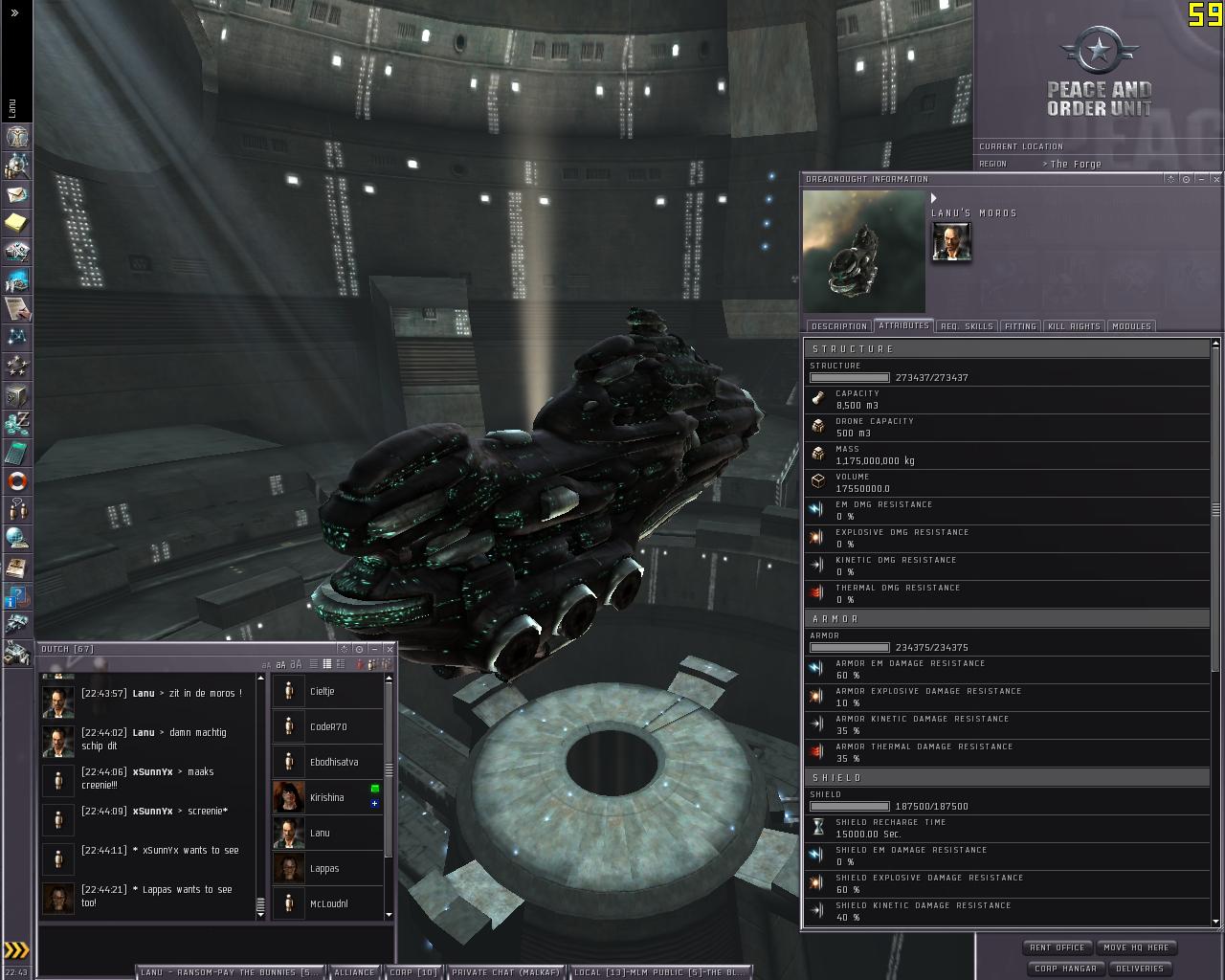This screenshot has width=1225, height=980.
Task: Select Lappas in the channel member list
Action: tap(325, 868)
